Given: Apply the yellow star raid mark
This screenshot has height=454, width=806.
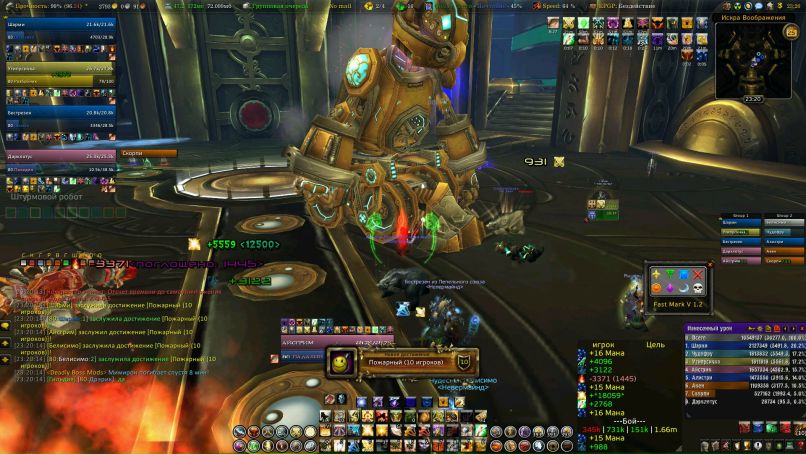Looking at the screenshot, I should click(x=656, y=274).
